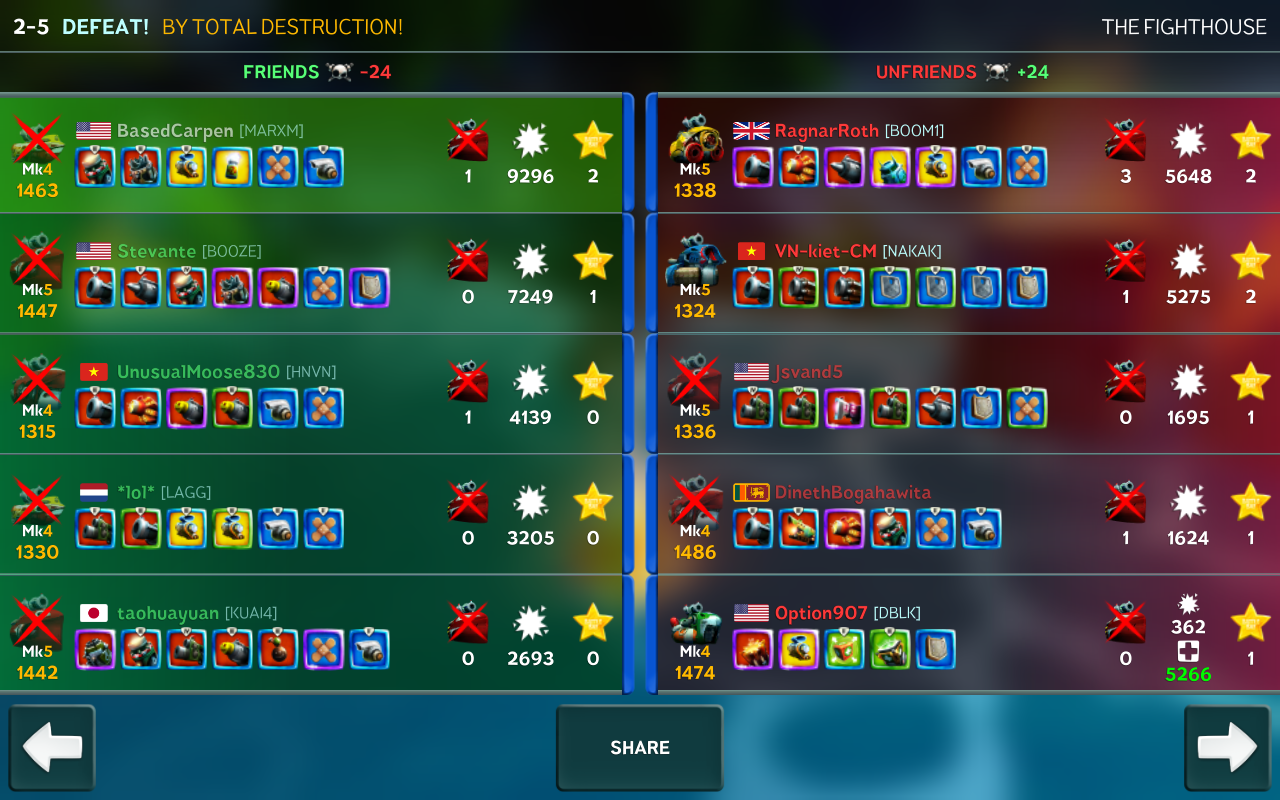
Task: Go back with the left arrow button
Action: [x=52, y=748]
